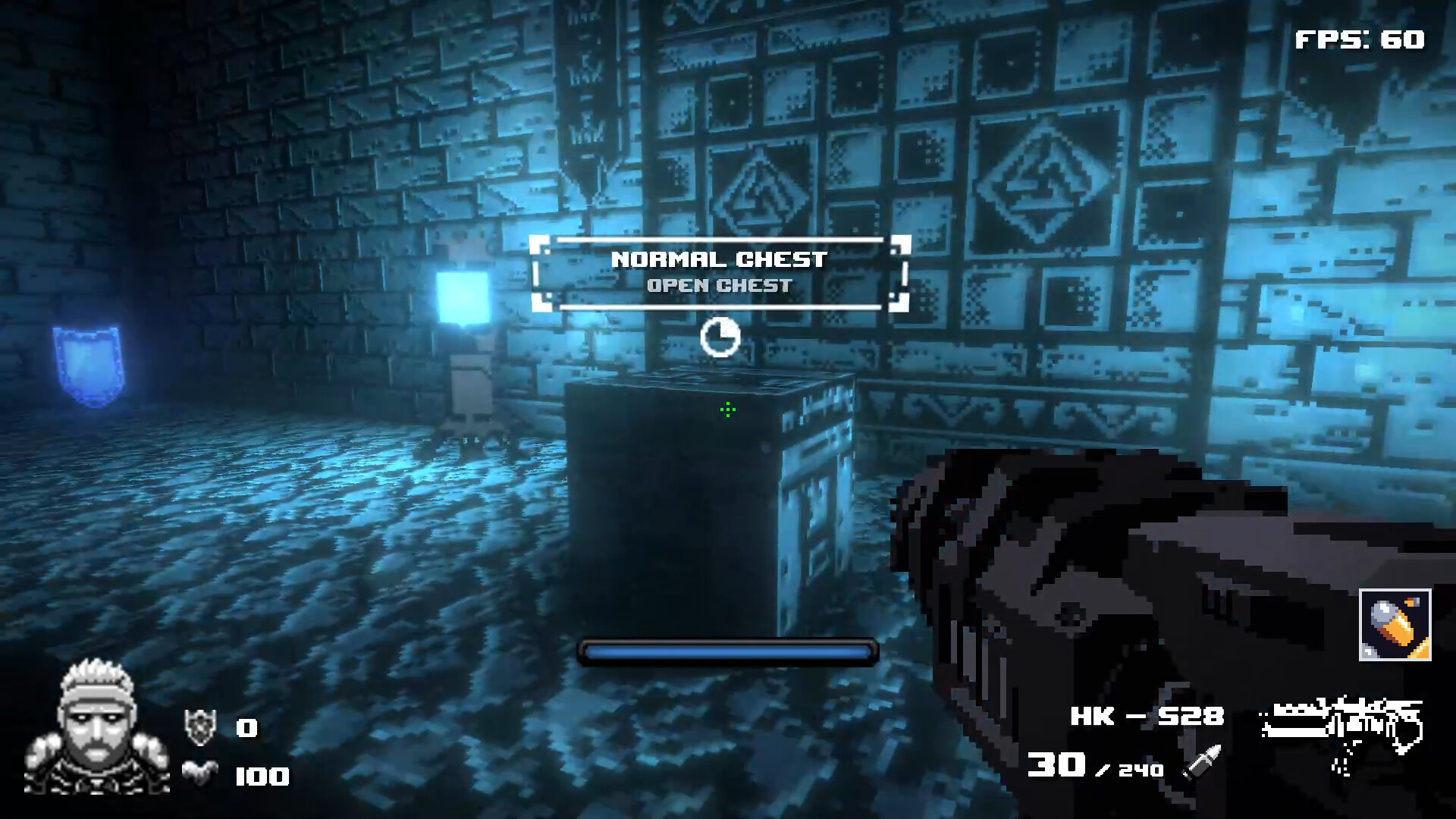Click the blue progress bar below the chest
This screenshot has width=1456, height=819.
pos(726,651)
